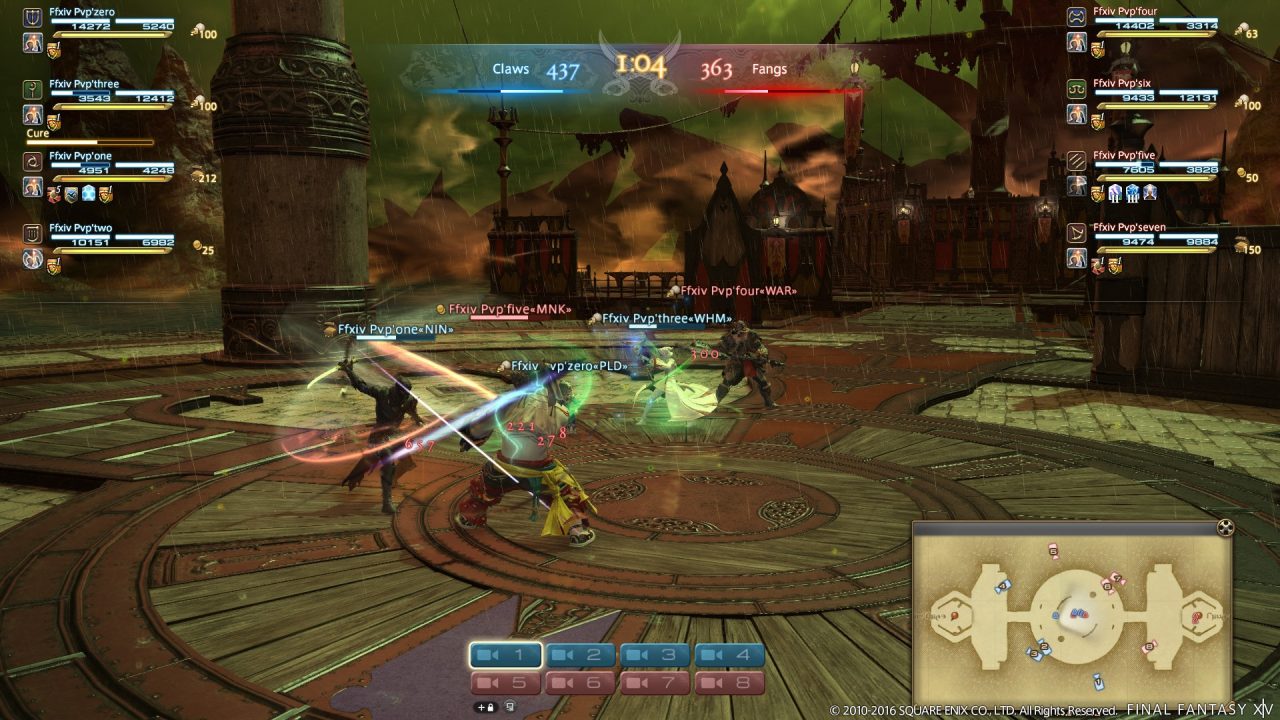Viewport: 1280px width, 720px height.
Task: Activate red camera button 8
Action: tap(730, 683)
